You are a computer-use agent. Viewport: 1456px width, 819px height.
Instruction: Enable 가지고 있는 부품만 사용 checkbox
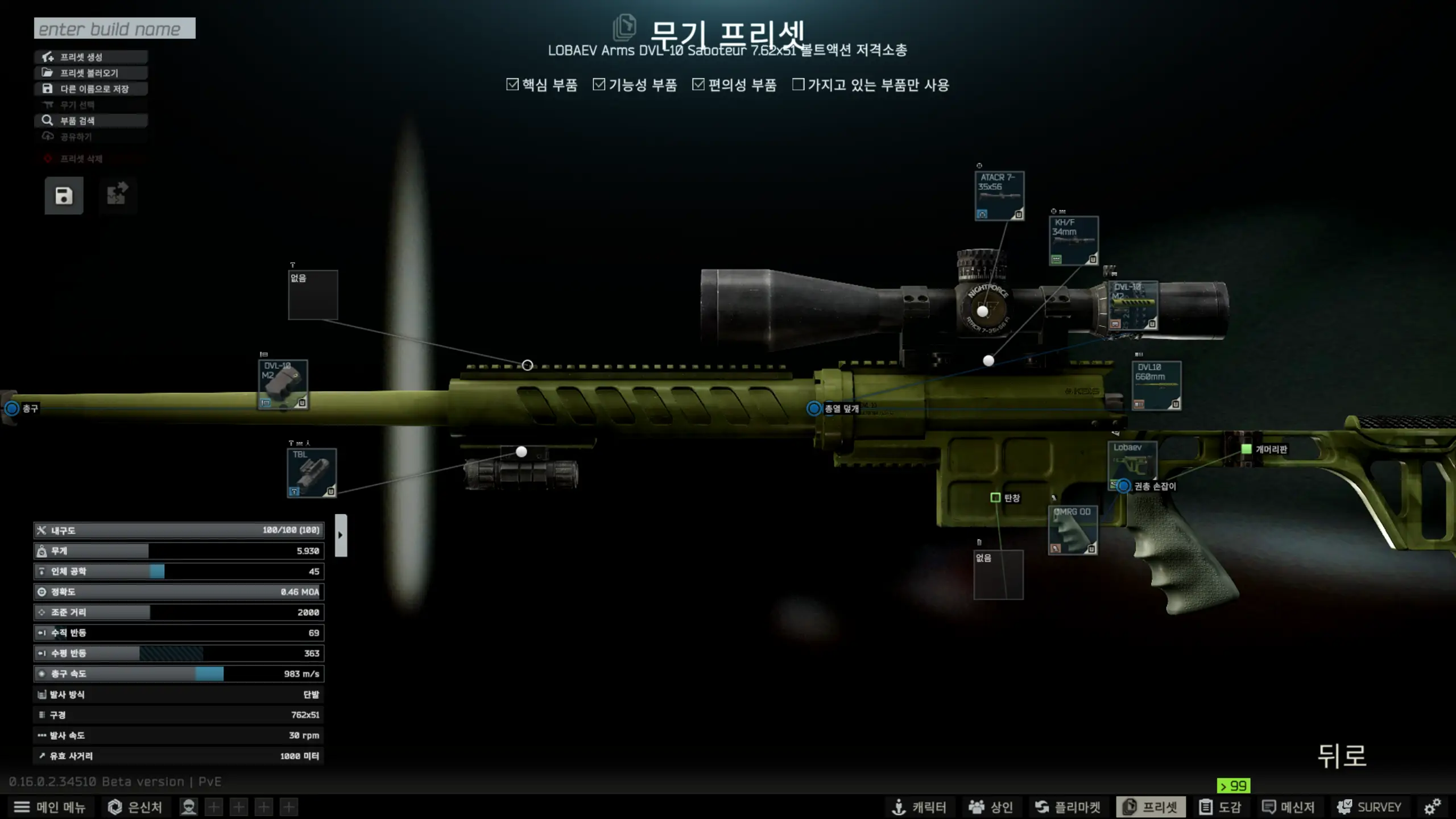[x=799, y=85]
